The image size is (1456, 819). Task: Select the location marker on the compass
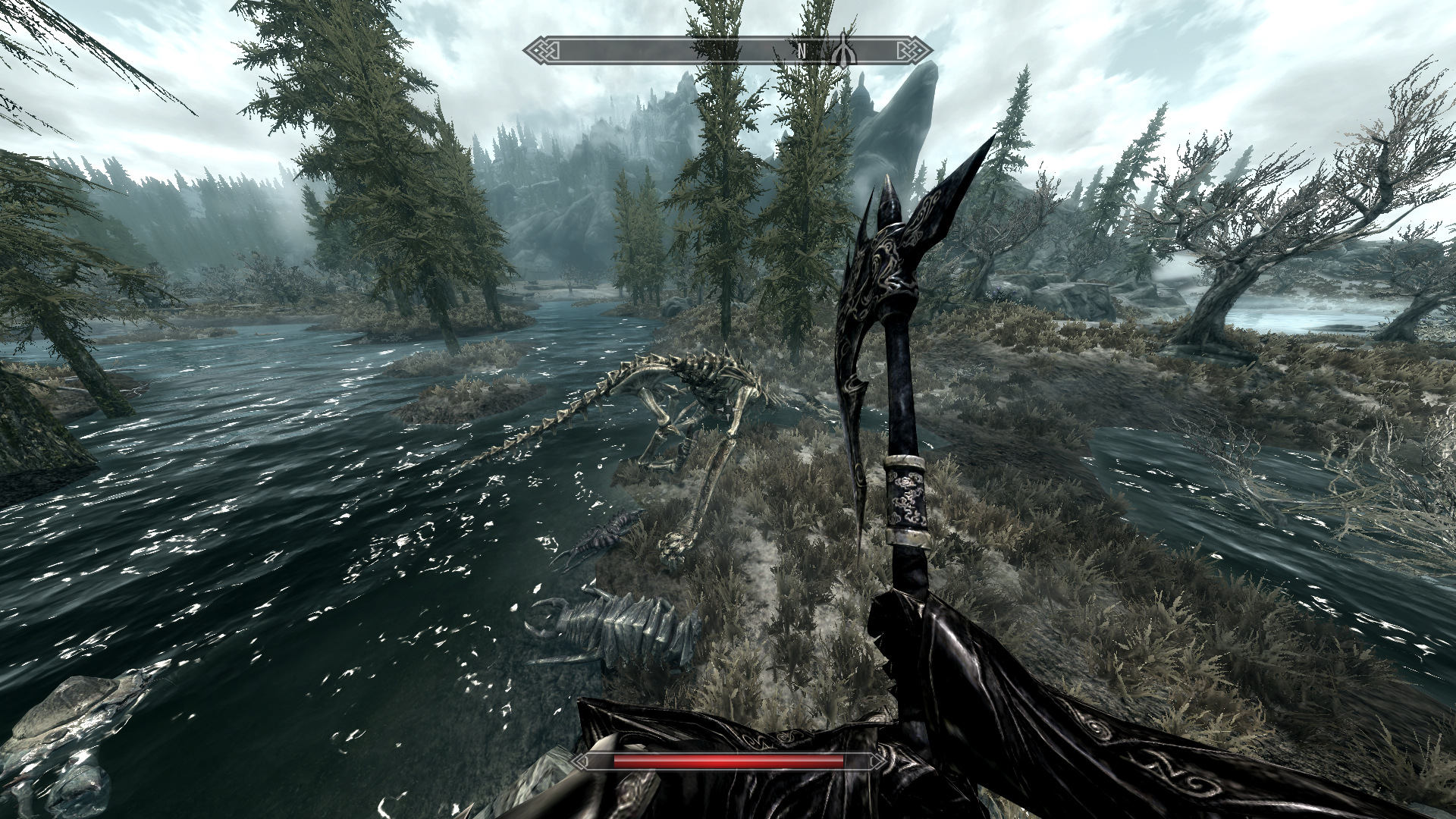click(843, 50)
